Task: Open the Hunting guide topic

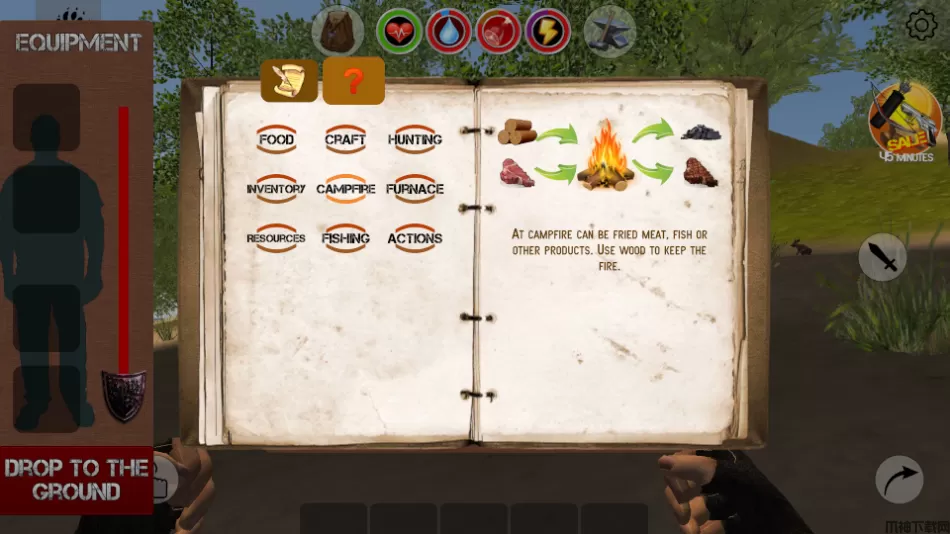Action: click(x=415, y=140)
